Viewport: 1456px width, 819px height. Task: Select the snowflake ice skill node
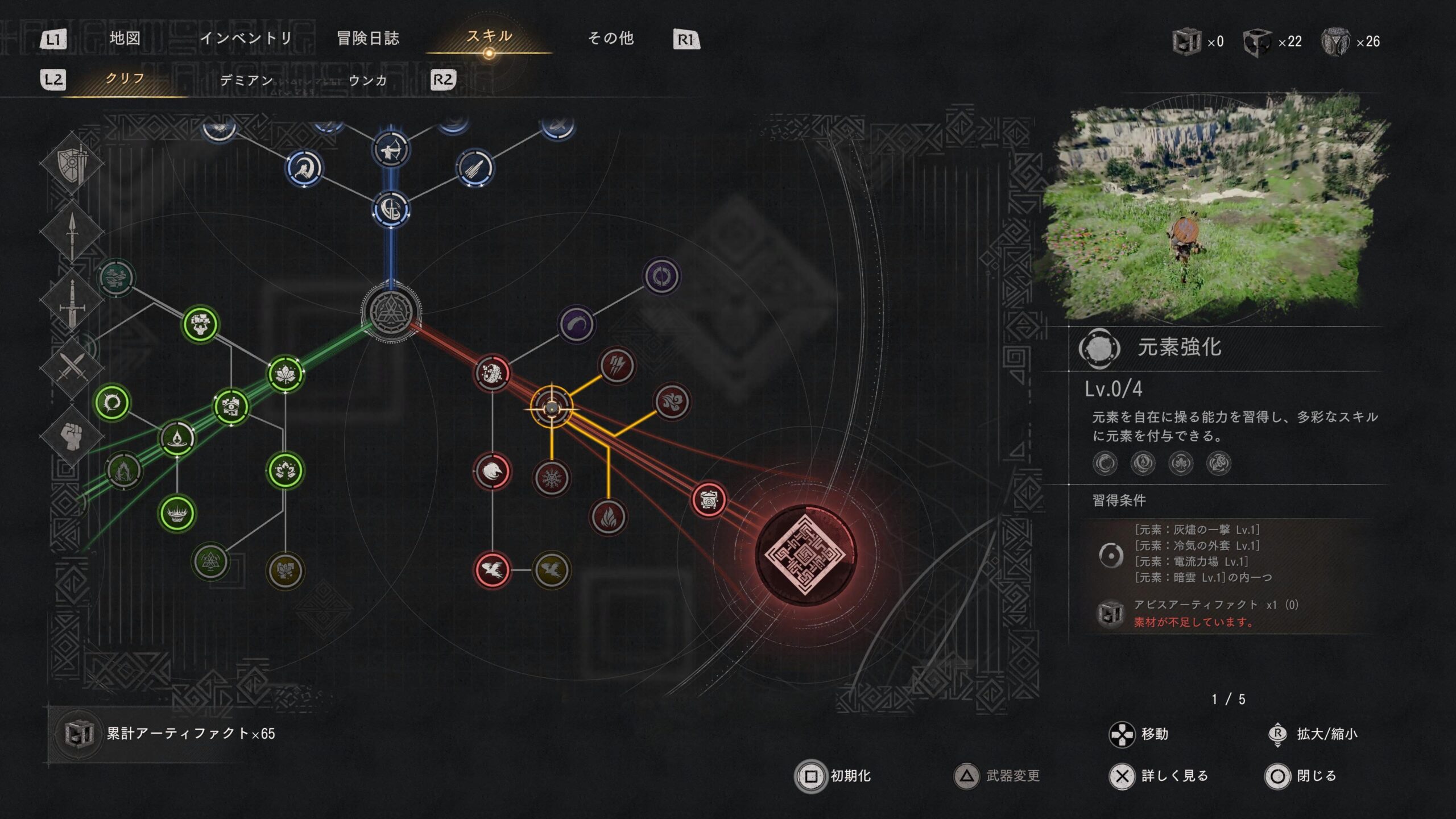[551, 478]
